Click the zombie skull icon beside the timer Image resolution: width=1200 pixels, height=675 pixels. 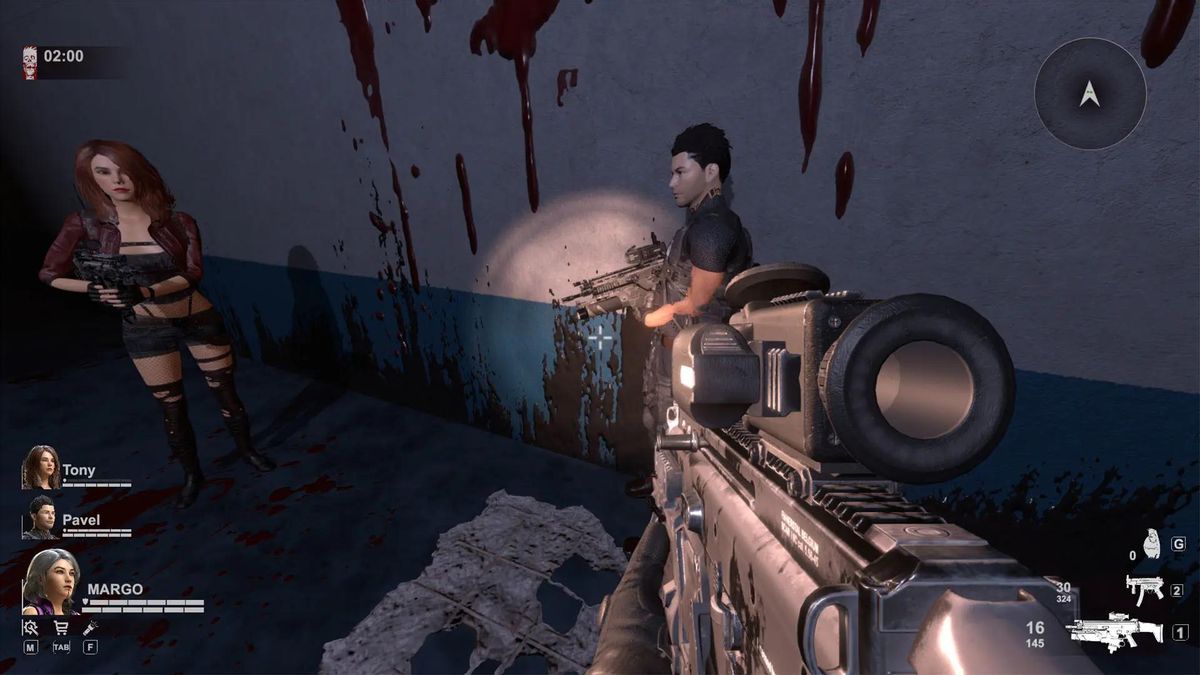click(x=30, y=61)
